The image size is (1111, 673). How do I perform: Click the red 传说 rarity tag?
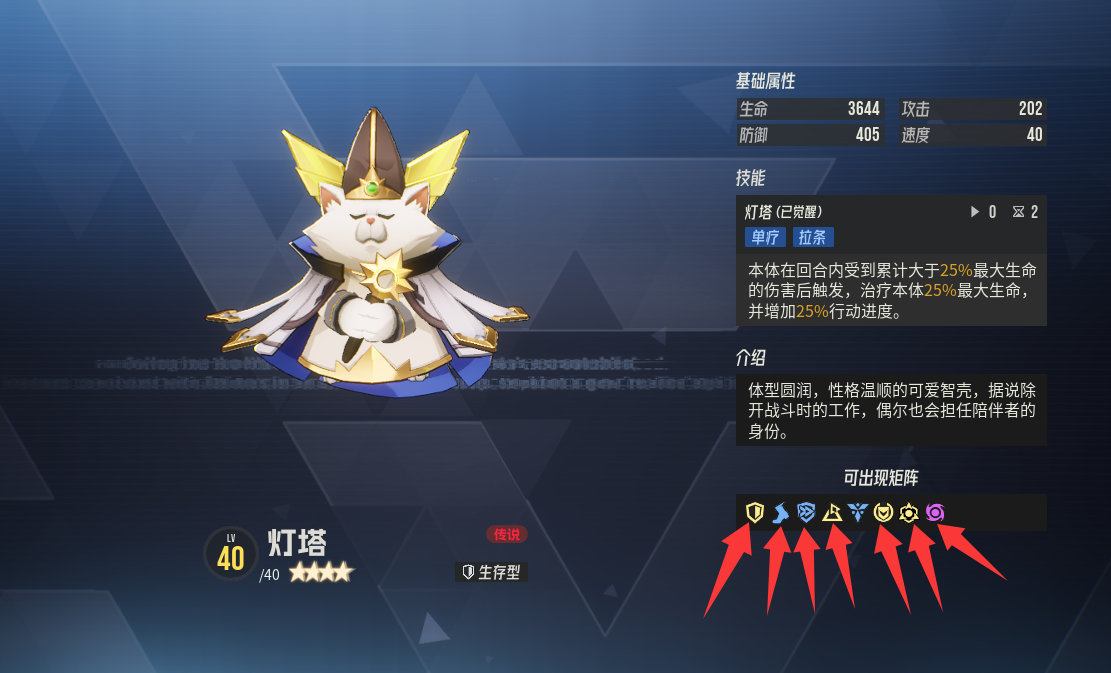pyautogui.click(x=507, y=535)
